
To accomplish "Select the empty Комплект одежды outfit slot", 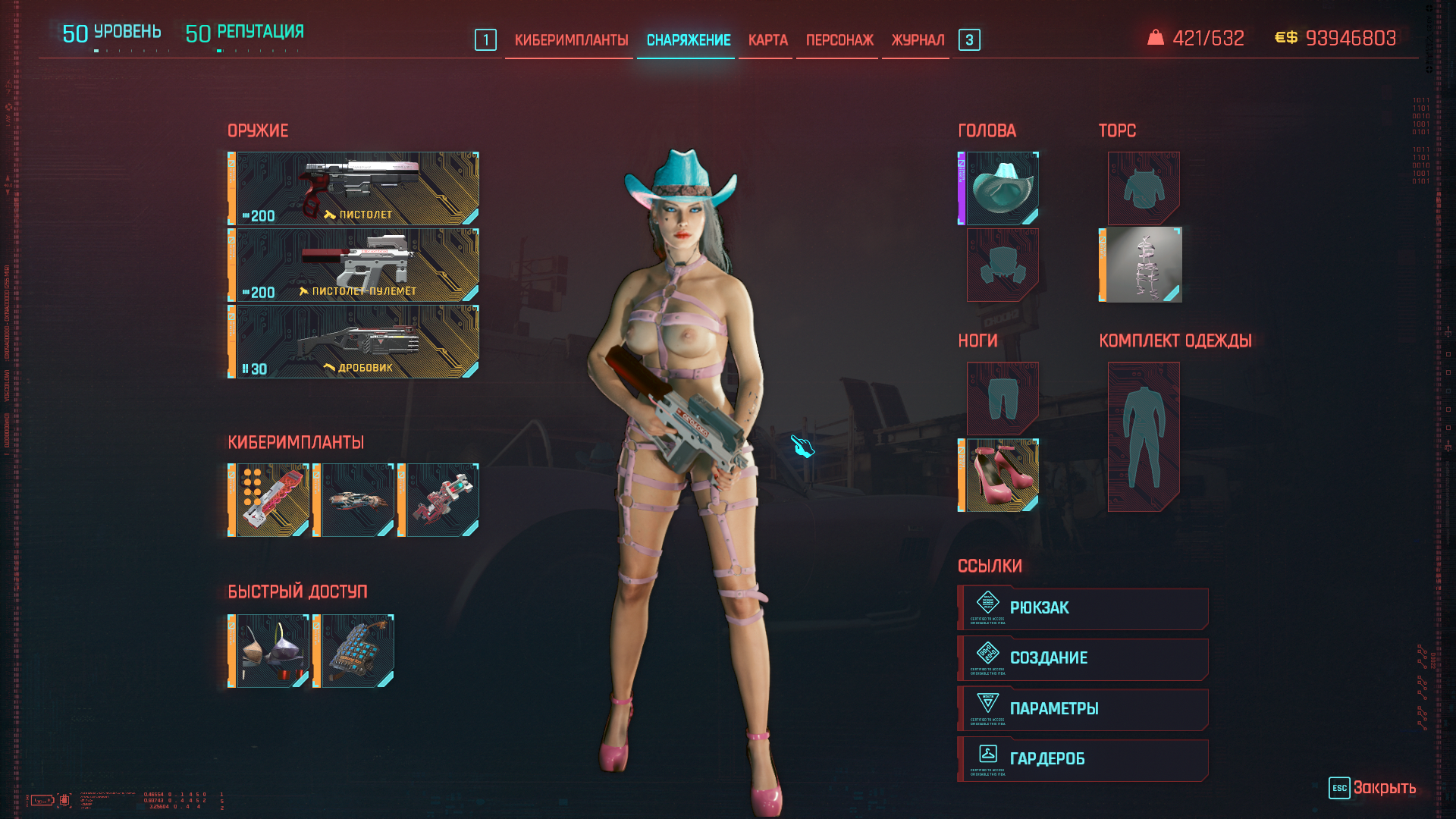I will [1143, 436].
